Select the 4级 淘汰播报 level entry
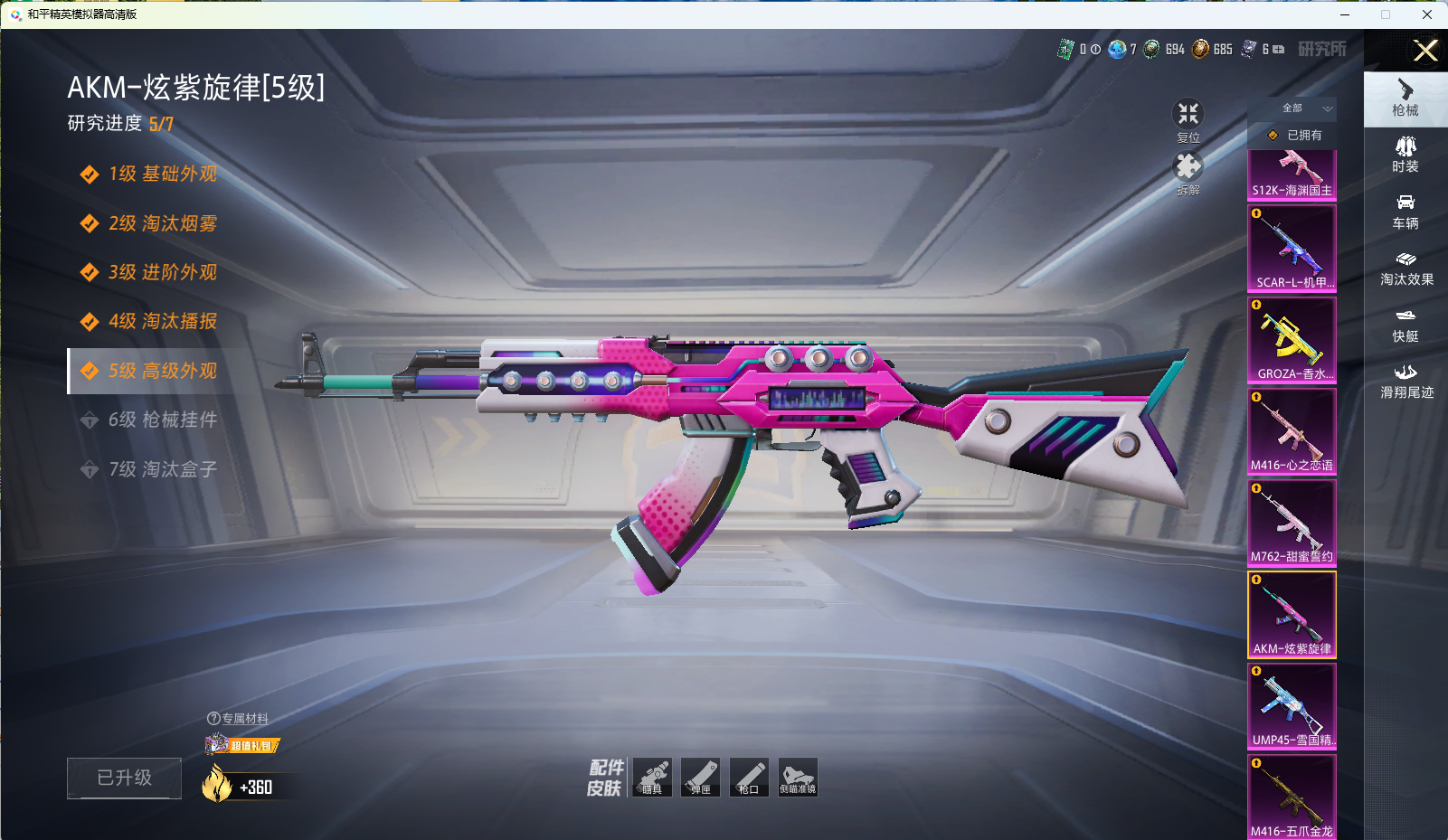 [162, 321]
